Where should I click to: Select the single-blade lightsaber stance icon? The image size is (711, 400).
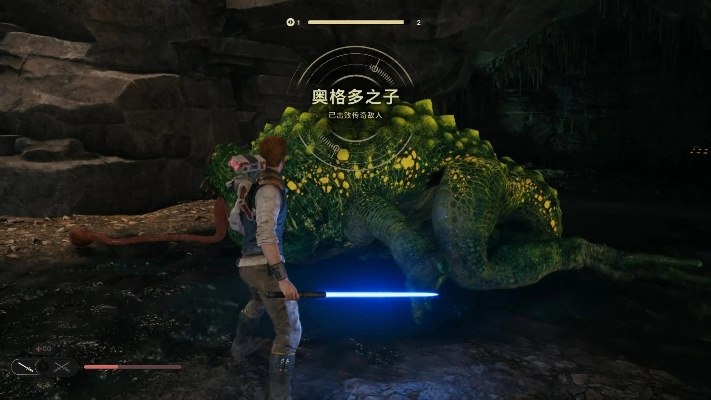point(23,367)
